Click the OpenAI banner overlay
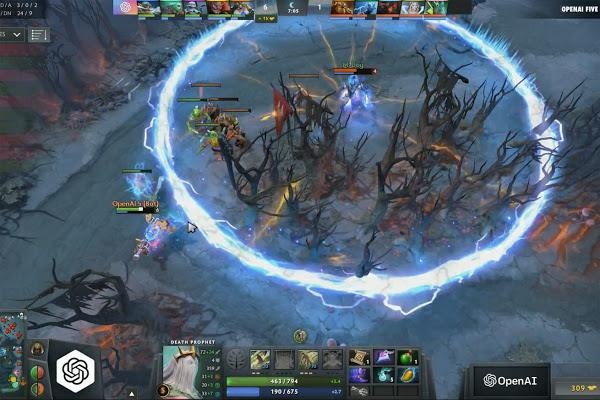The width and height of the screenshot is (600, 400). pos(511,380)
